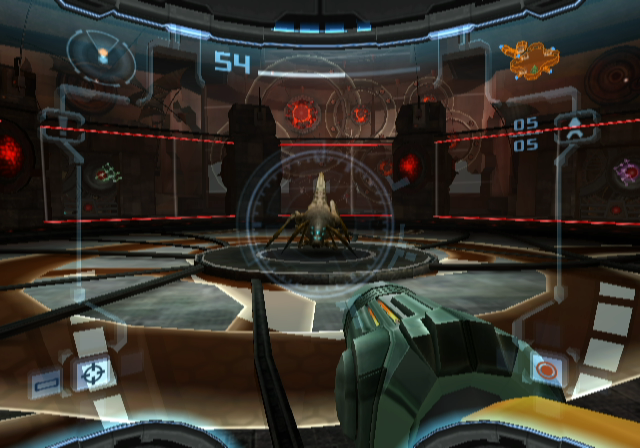This screenshot has width=640, height=448.
Task: Select the Combat Visor crosshair icon
Action: point(93,373)
